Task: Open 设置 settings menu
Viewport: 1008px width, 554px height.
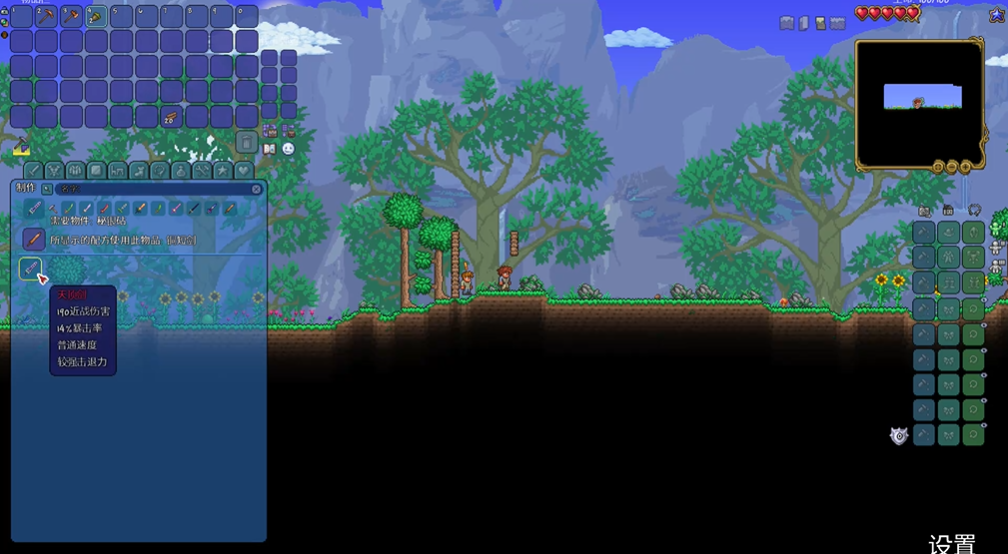Action: click(951, 544)
